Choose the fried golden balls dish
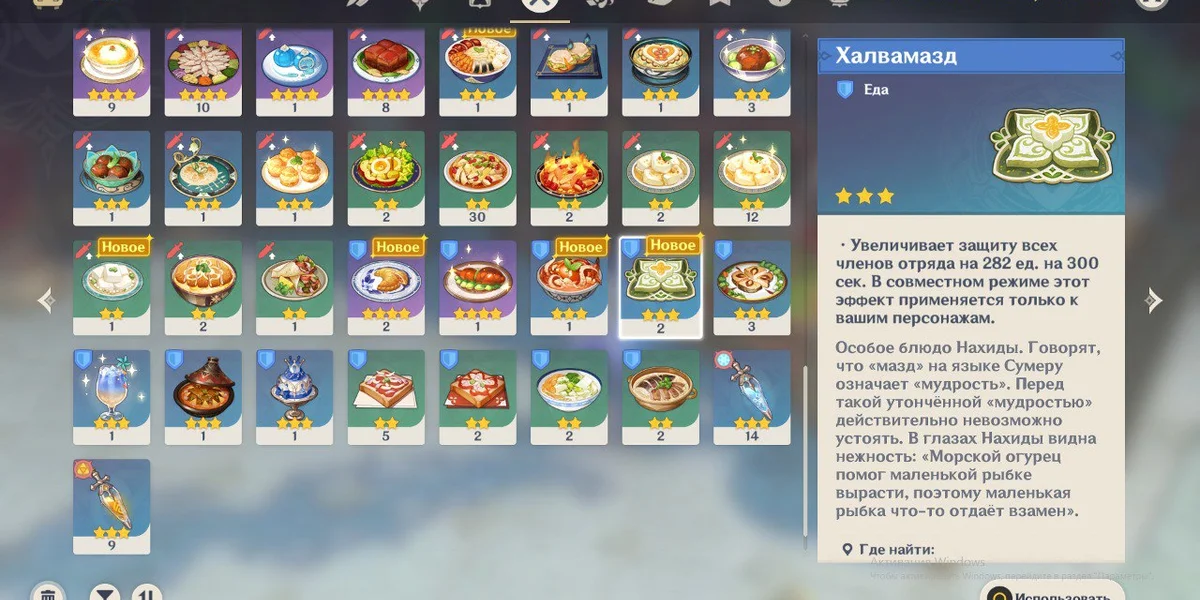 tap(295, 177)
